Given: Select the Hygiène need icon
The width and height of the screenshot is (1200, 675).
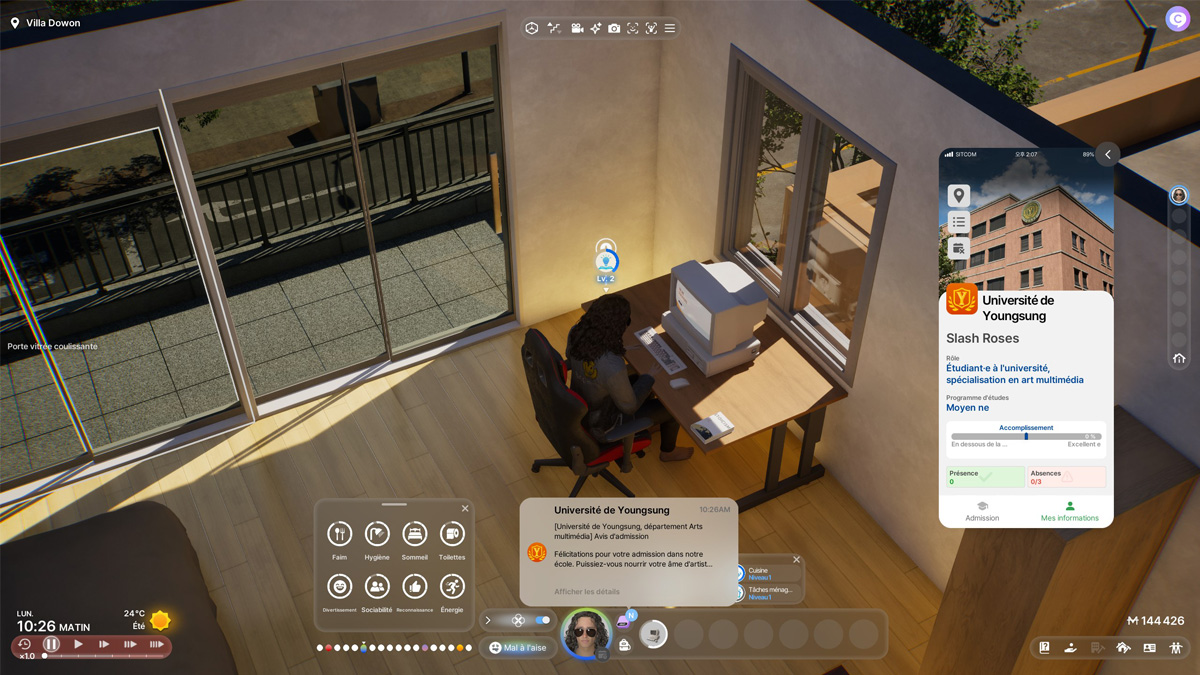Looking at the screenshot, I should click(x=377, y=535).
